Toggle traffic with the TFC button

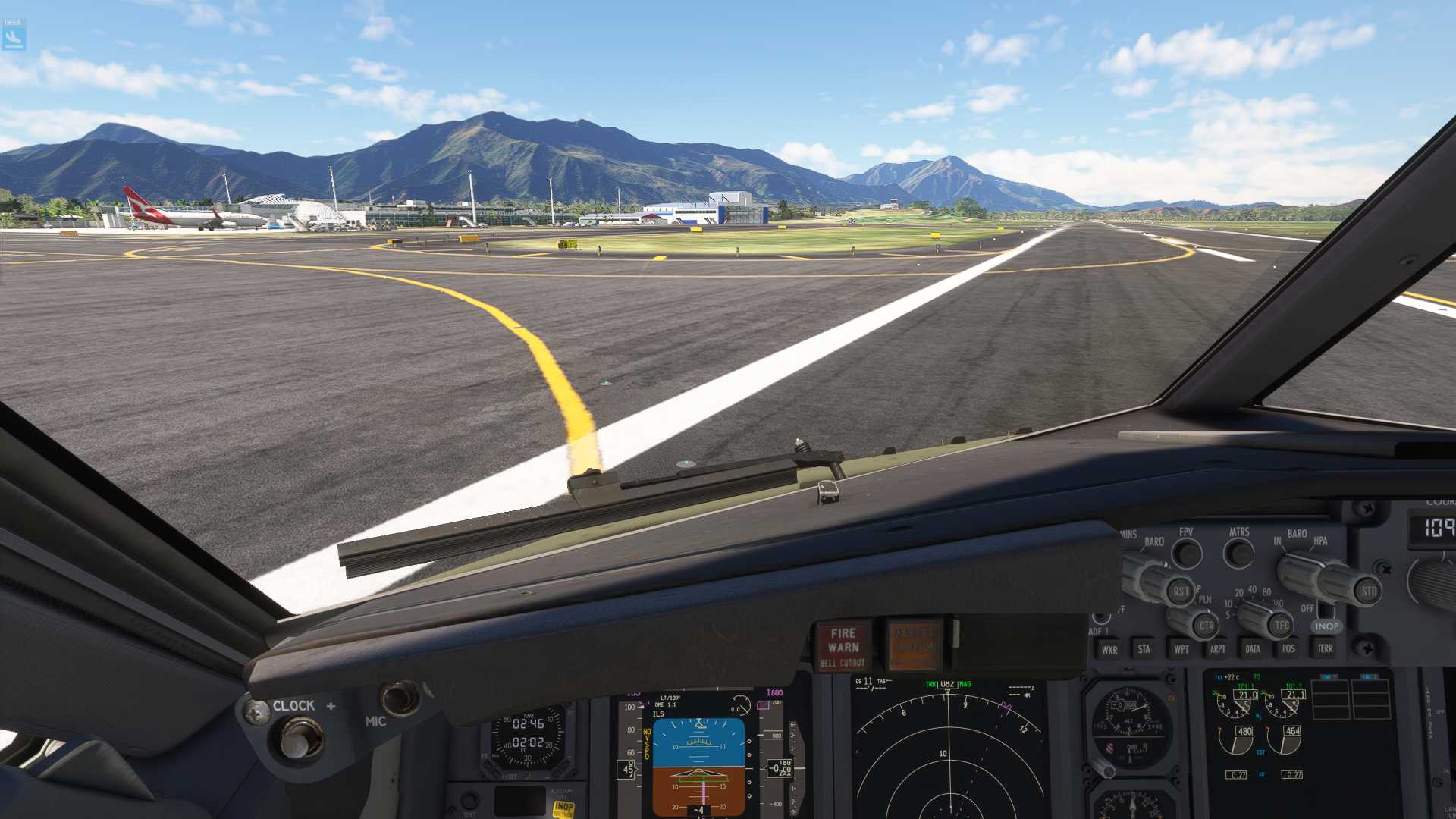(1281, 625)
